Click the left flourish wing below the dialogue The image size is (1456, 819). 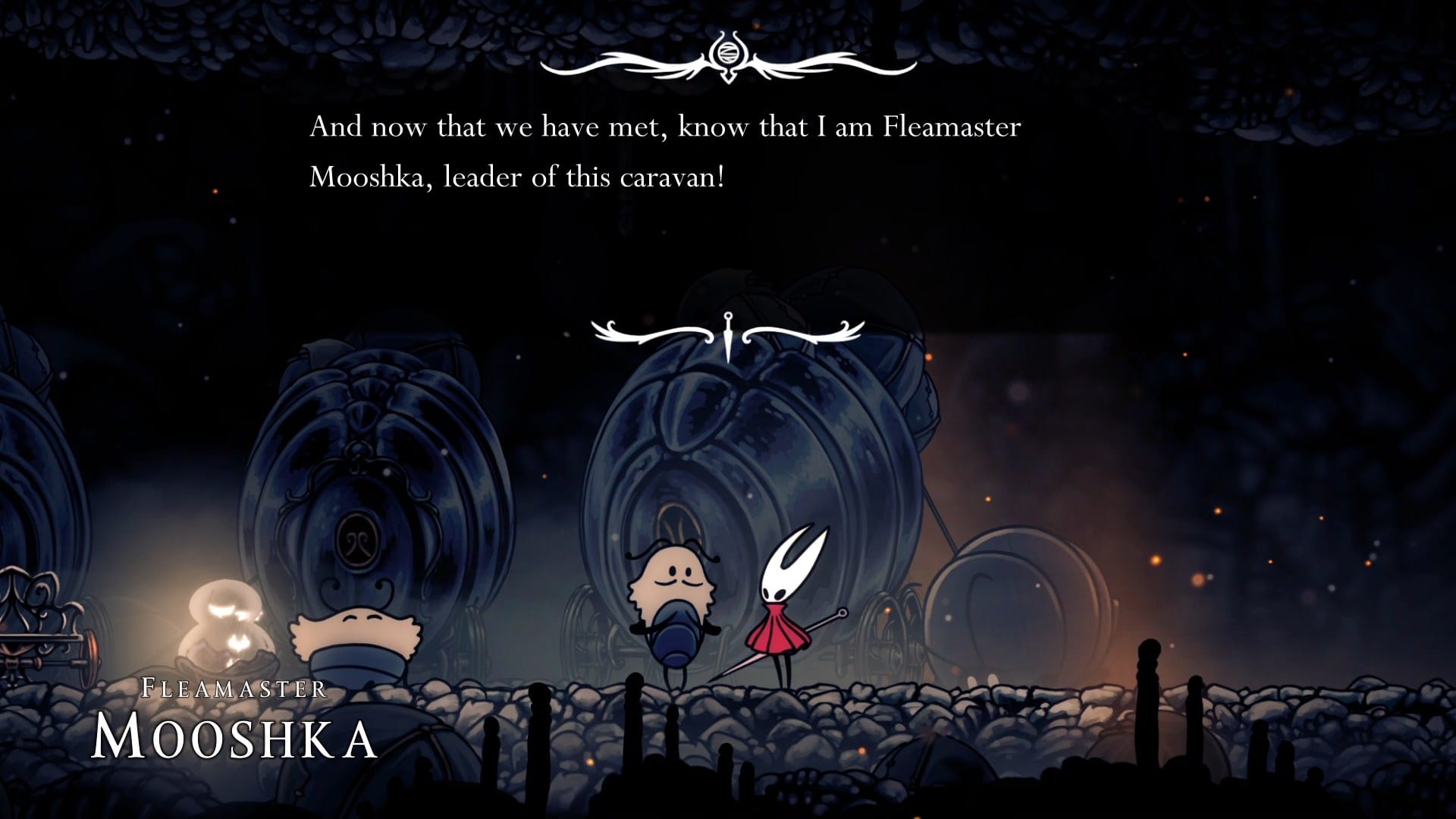637,332
